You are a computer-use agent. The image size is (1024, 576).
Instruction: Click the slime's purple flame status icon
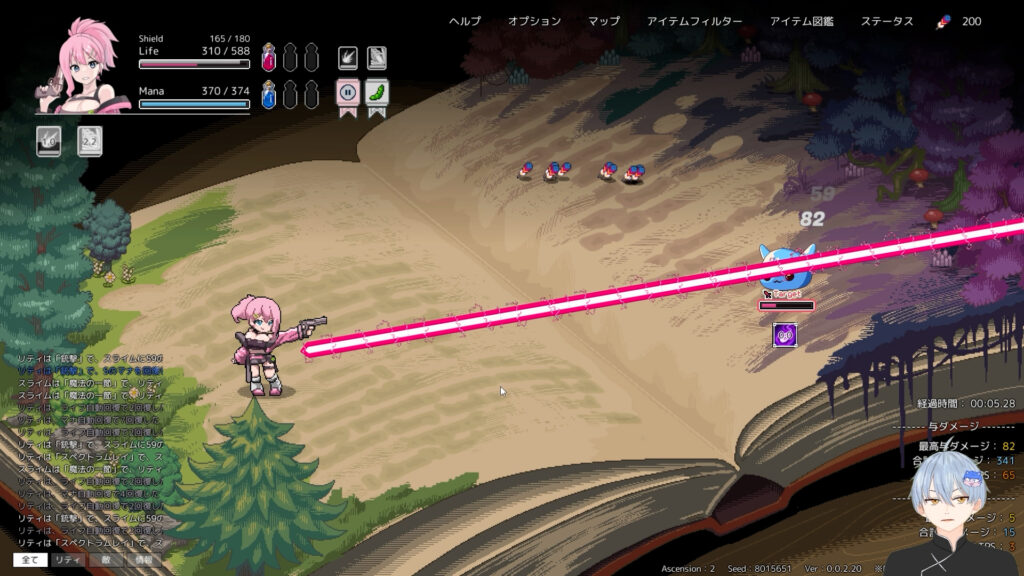(x=785, y=334)
